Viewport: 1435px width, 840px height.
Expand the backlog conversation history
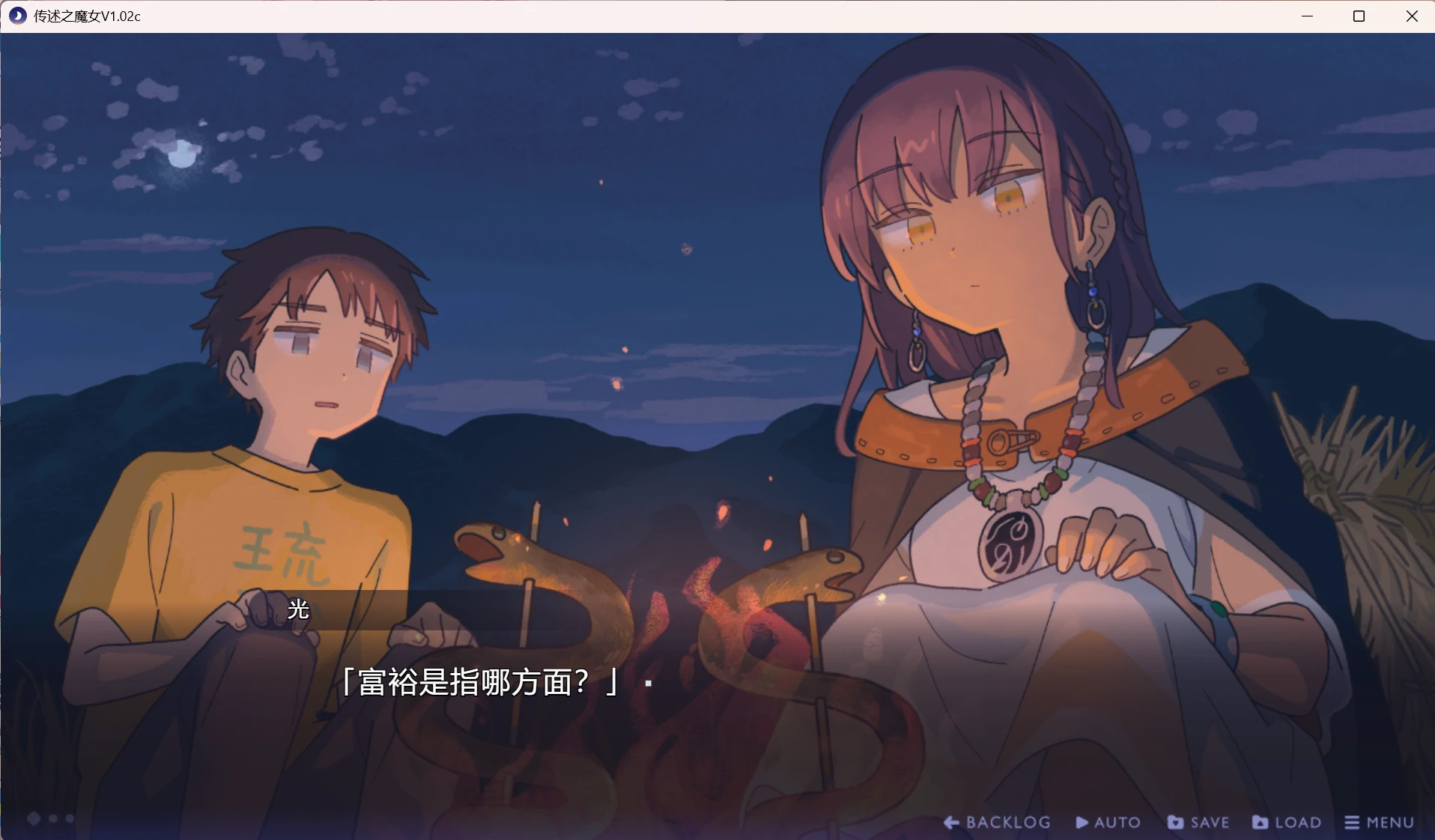pos(996,822)
